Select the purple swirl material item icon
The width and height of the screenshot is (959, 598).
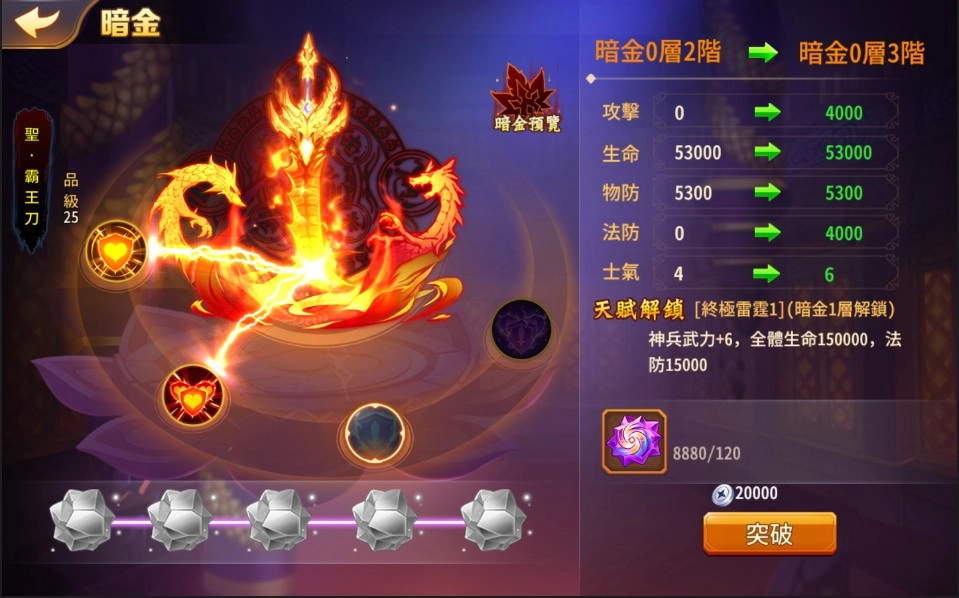tap(634, 441)
